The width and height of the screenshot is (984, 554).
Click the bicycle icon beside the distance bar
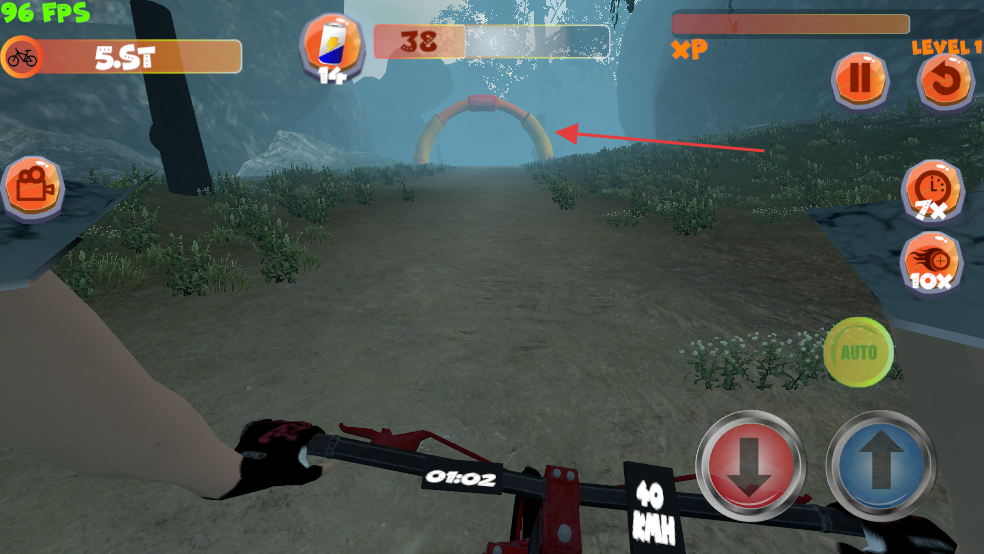[x=22, y=57]
